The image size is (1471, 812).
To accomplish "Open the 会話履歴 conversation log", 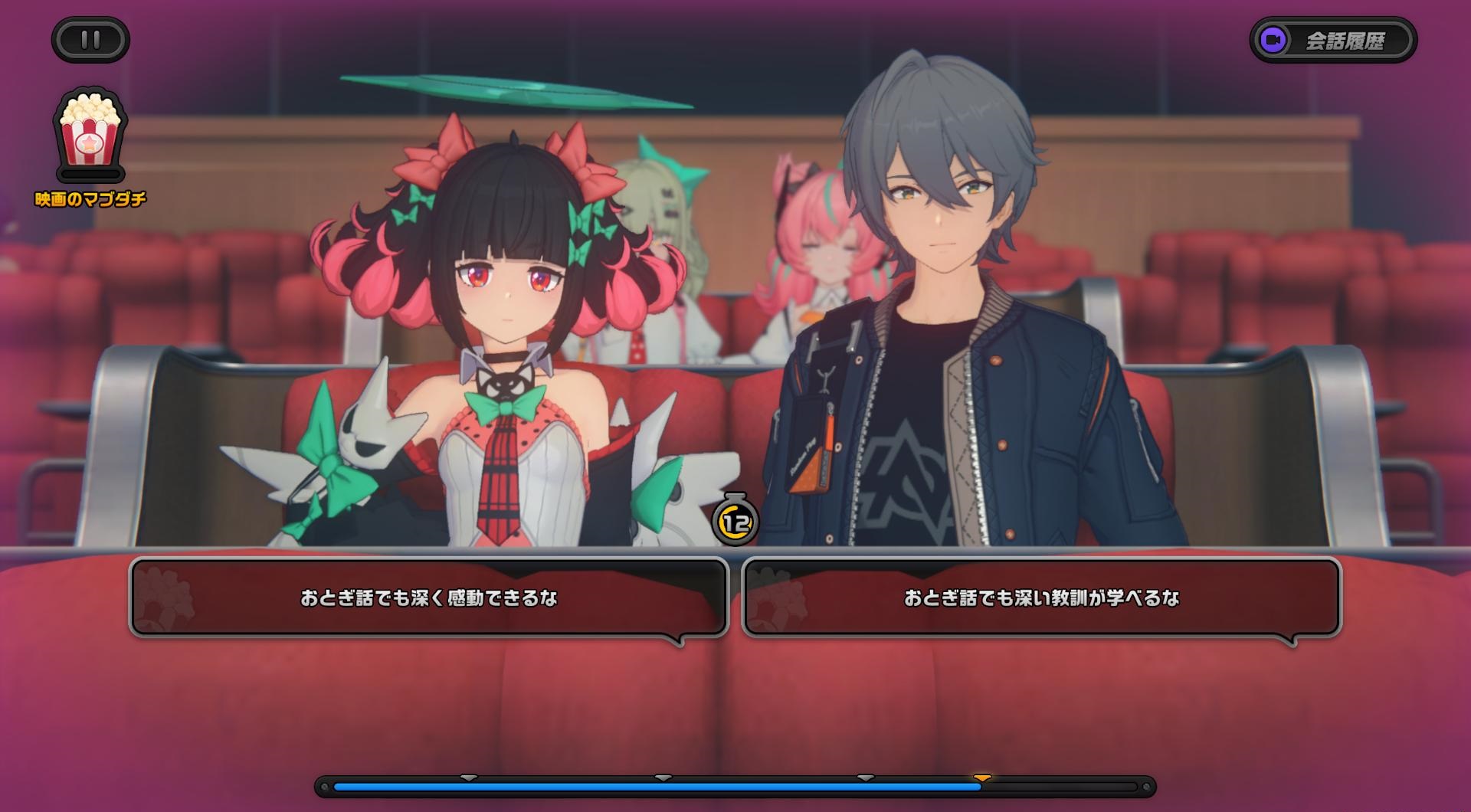I will [1333, 40].
